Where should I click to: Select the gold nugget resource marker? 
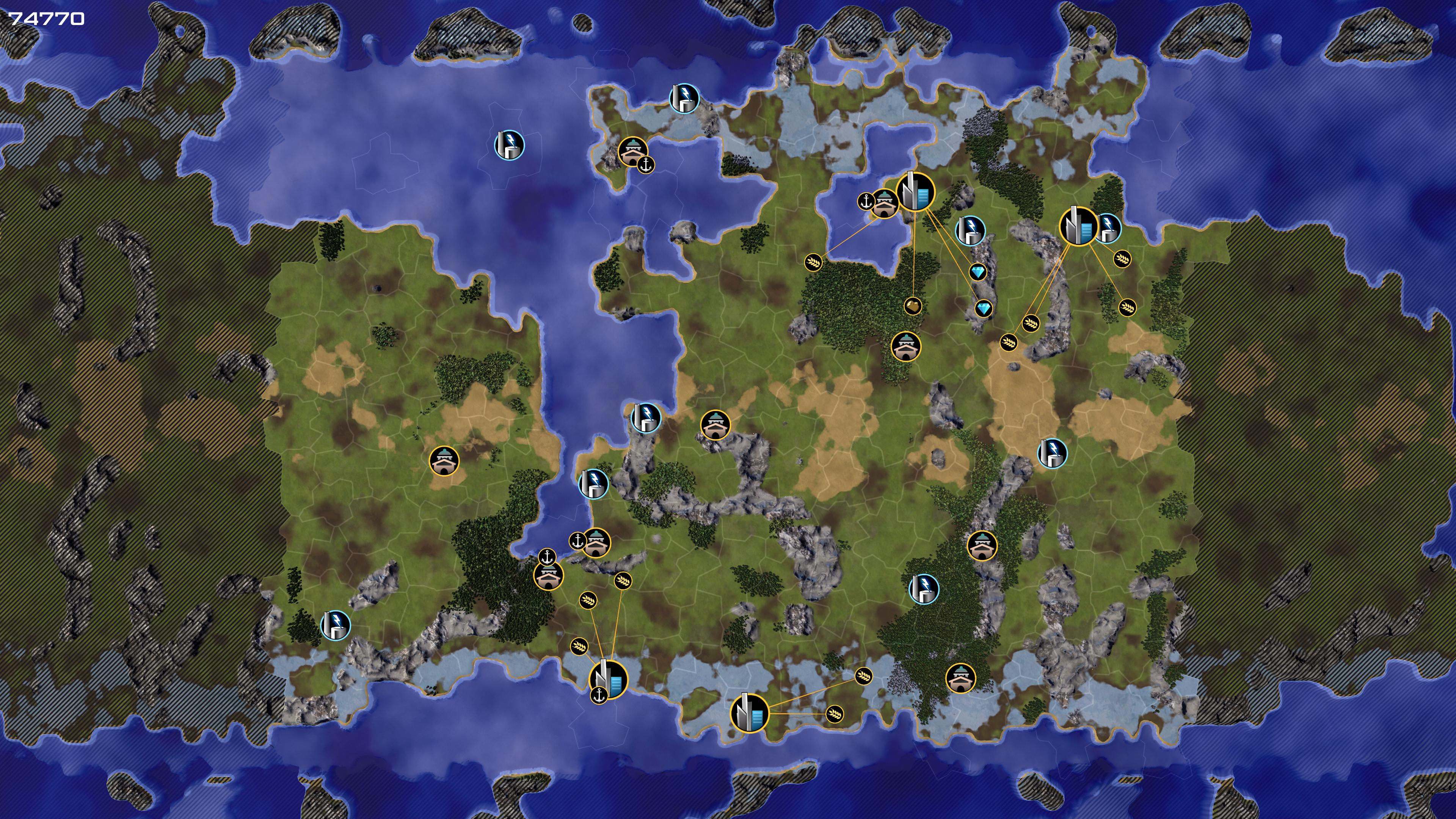pyautogui.click(x=913, y=306)
